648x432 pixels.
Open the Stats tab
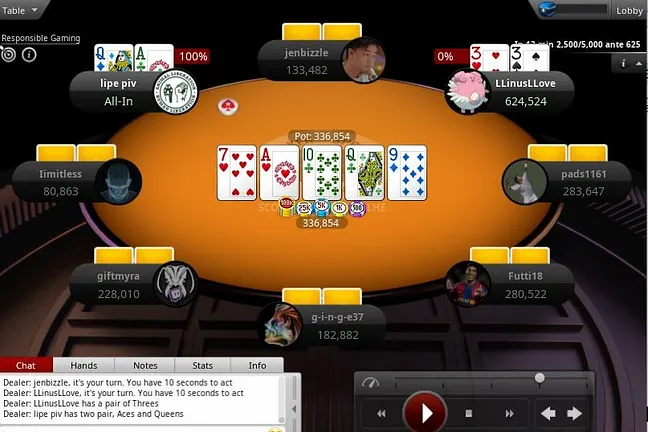[203, 366]
